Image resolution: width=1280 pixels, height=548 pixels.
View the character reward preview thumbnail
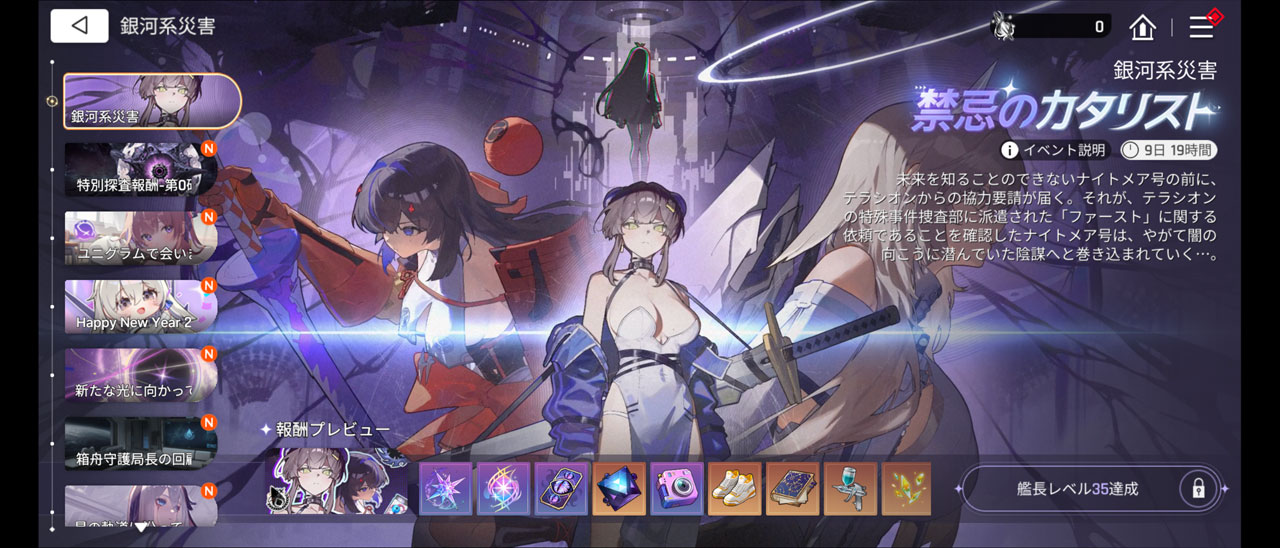coord(336,481)
